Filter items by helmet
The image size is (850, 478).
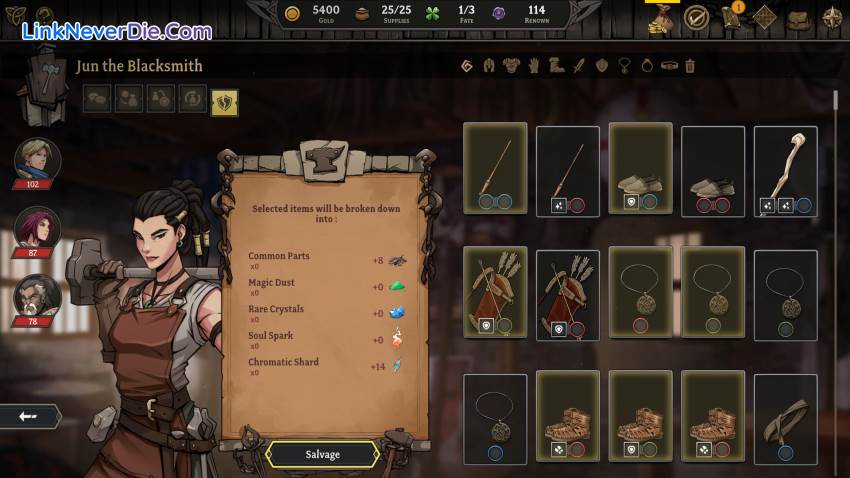[488, 66]
